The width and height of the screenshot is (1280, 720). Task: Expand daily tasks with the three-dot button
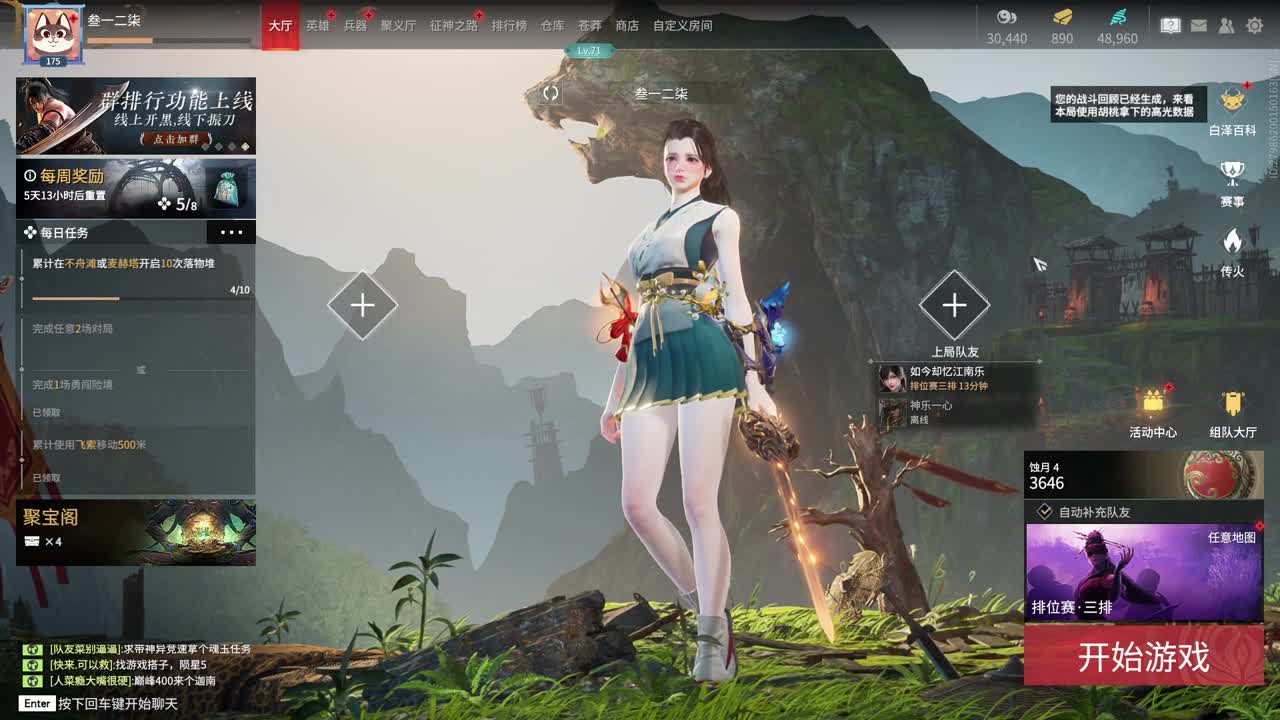coord(231,232)
